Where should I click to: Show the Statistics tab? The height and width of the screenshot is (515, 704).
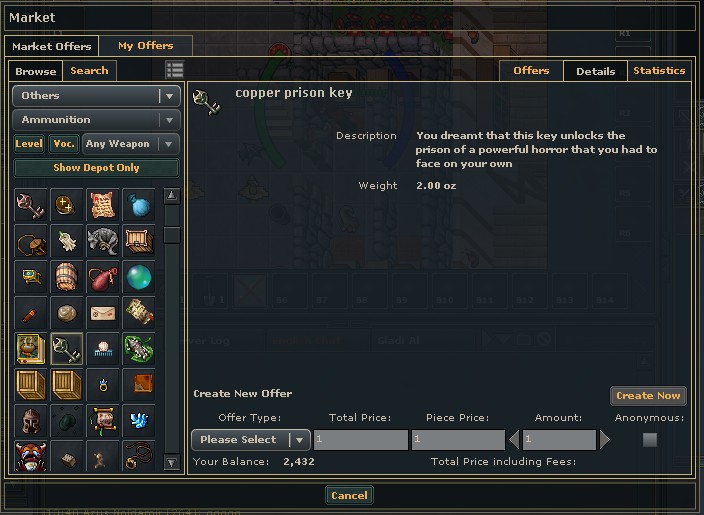point(659,71)
